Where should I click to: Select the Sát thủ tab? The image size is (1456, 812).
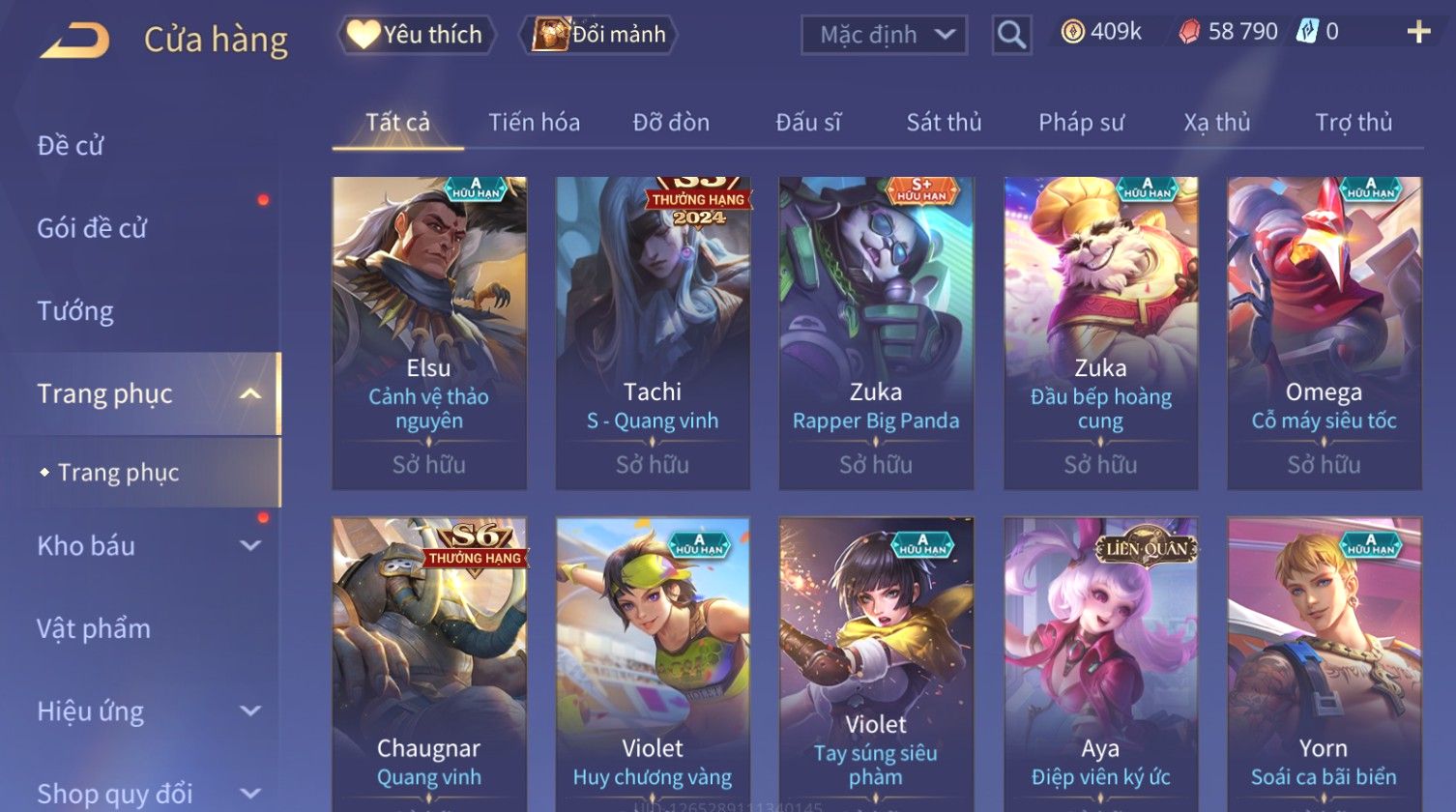(944, 123)
